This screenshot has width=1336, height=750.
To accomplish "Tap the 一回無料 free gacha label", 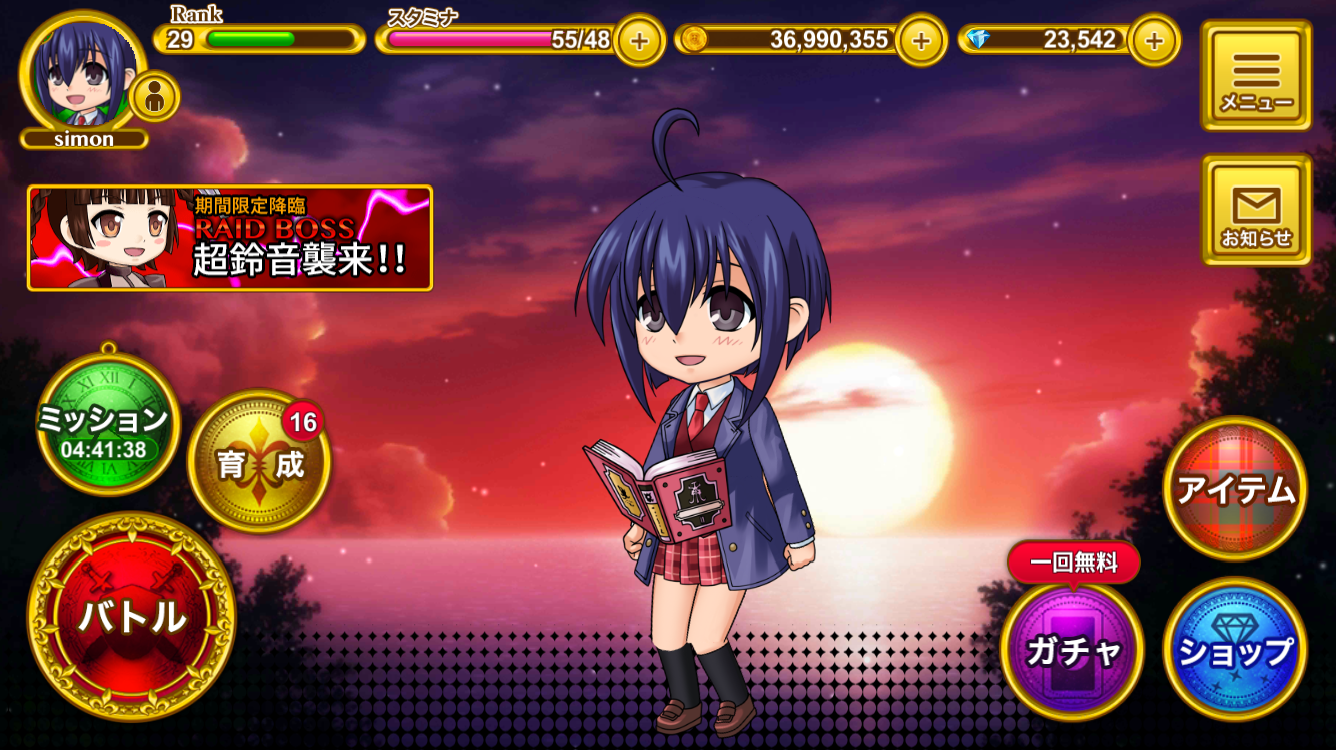I will pyautogui.click(x=1075, y=562).
